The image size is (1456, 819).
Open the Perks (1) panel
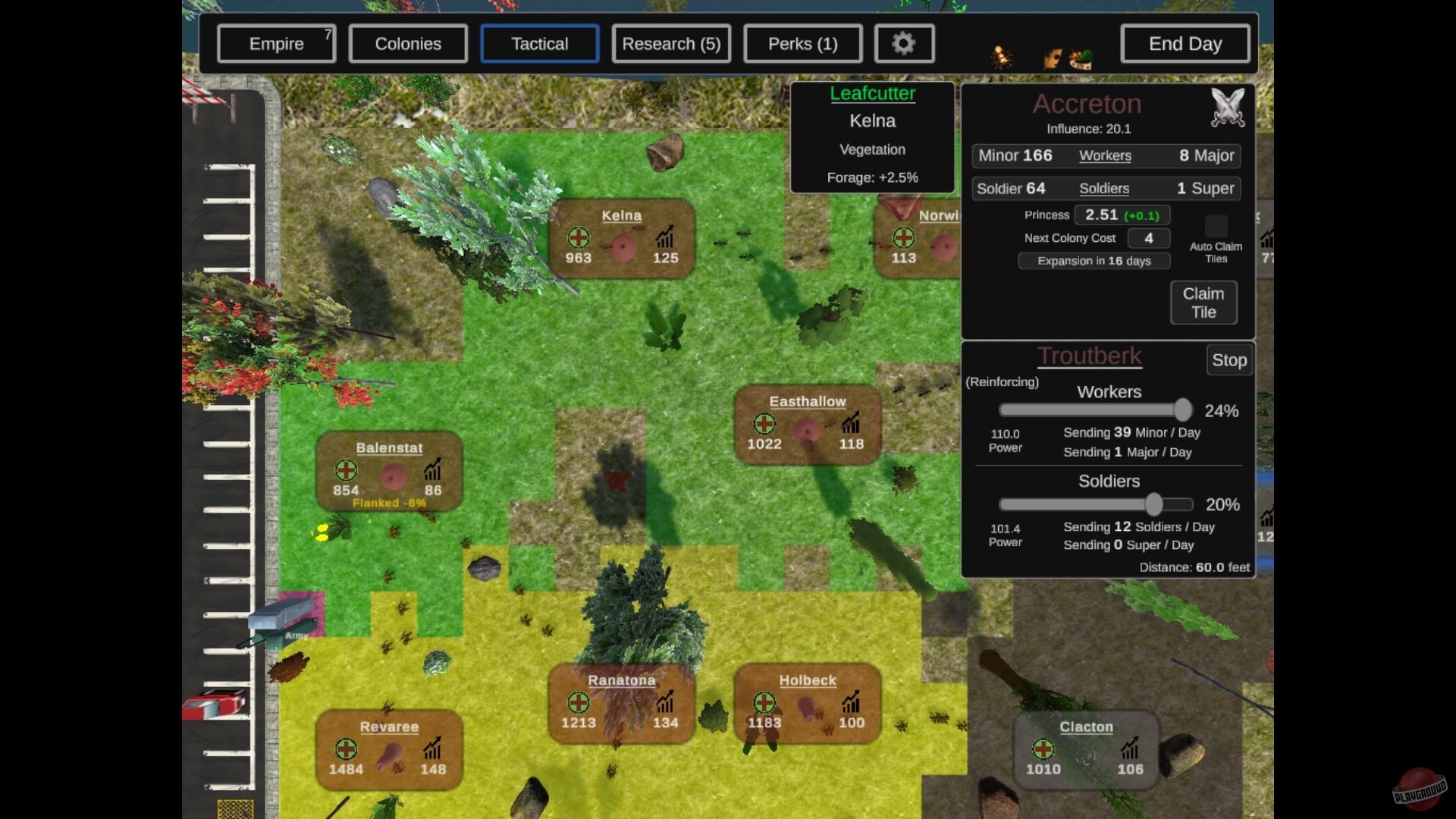[x=802, y=43]
